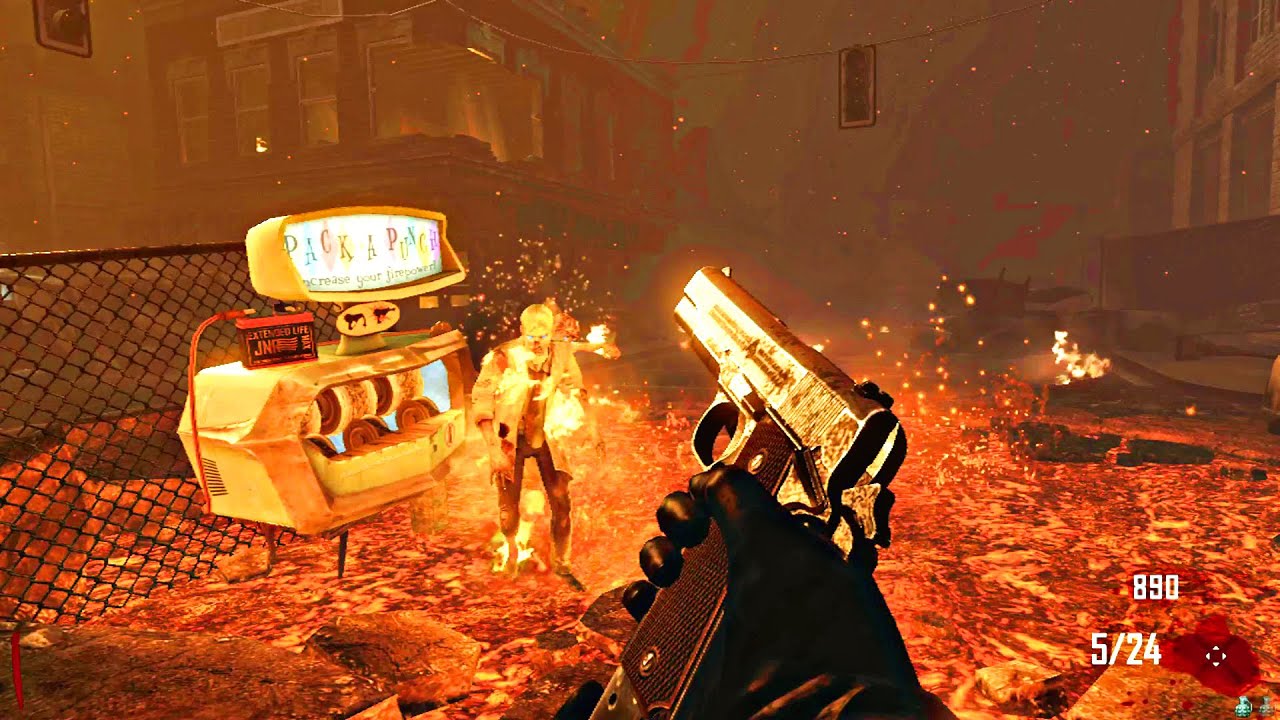Select the brighter frag grenade icon
1280x720 pixels.
(x=1243, y=707)
